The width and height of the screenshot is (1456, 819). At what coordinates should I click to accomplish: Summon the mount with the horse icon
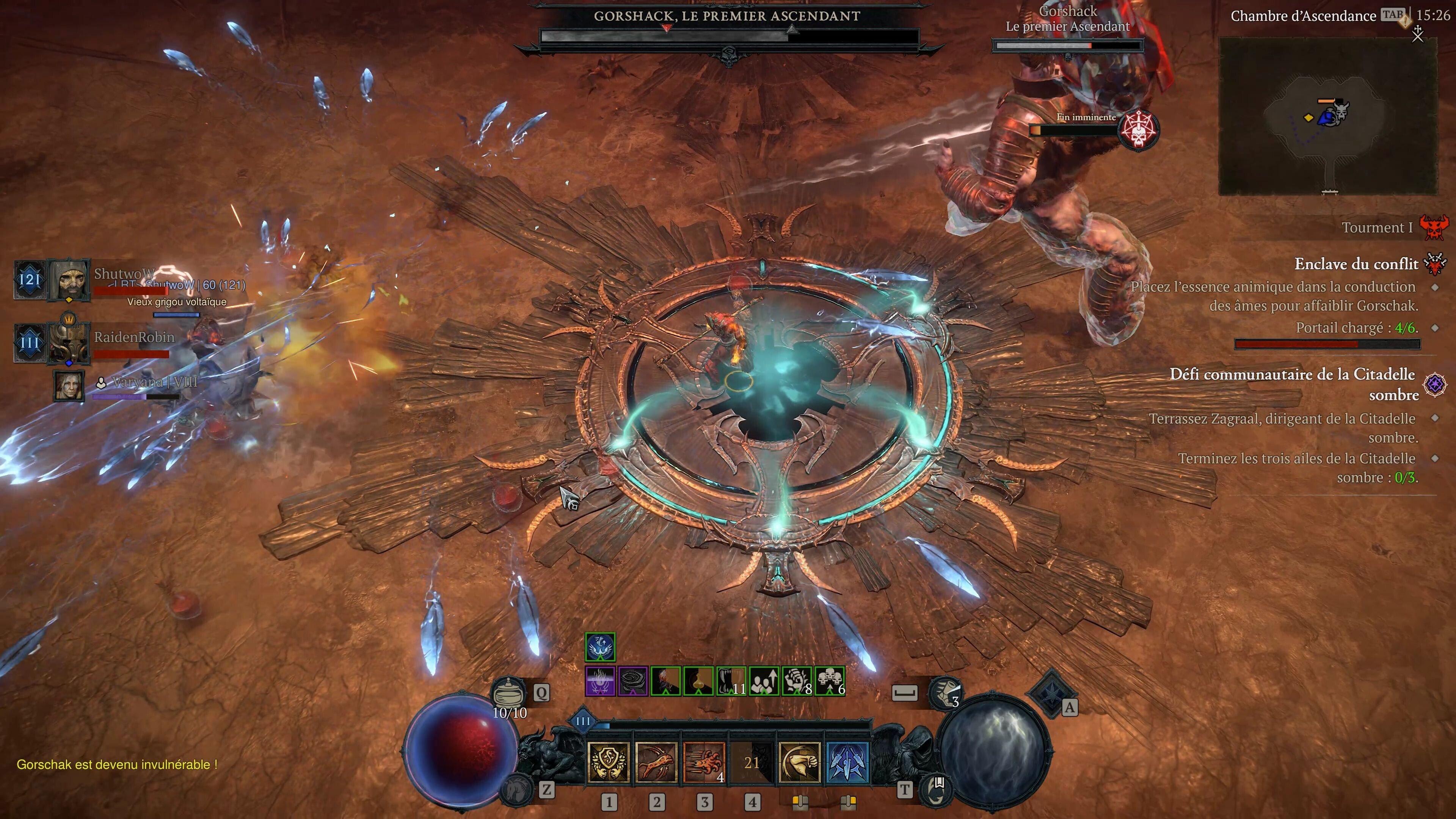(x=516, y=789)
